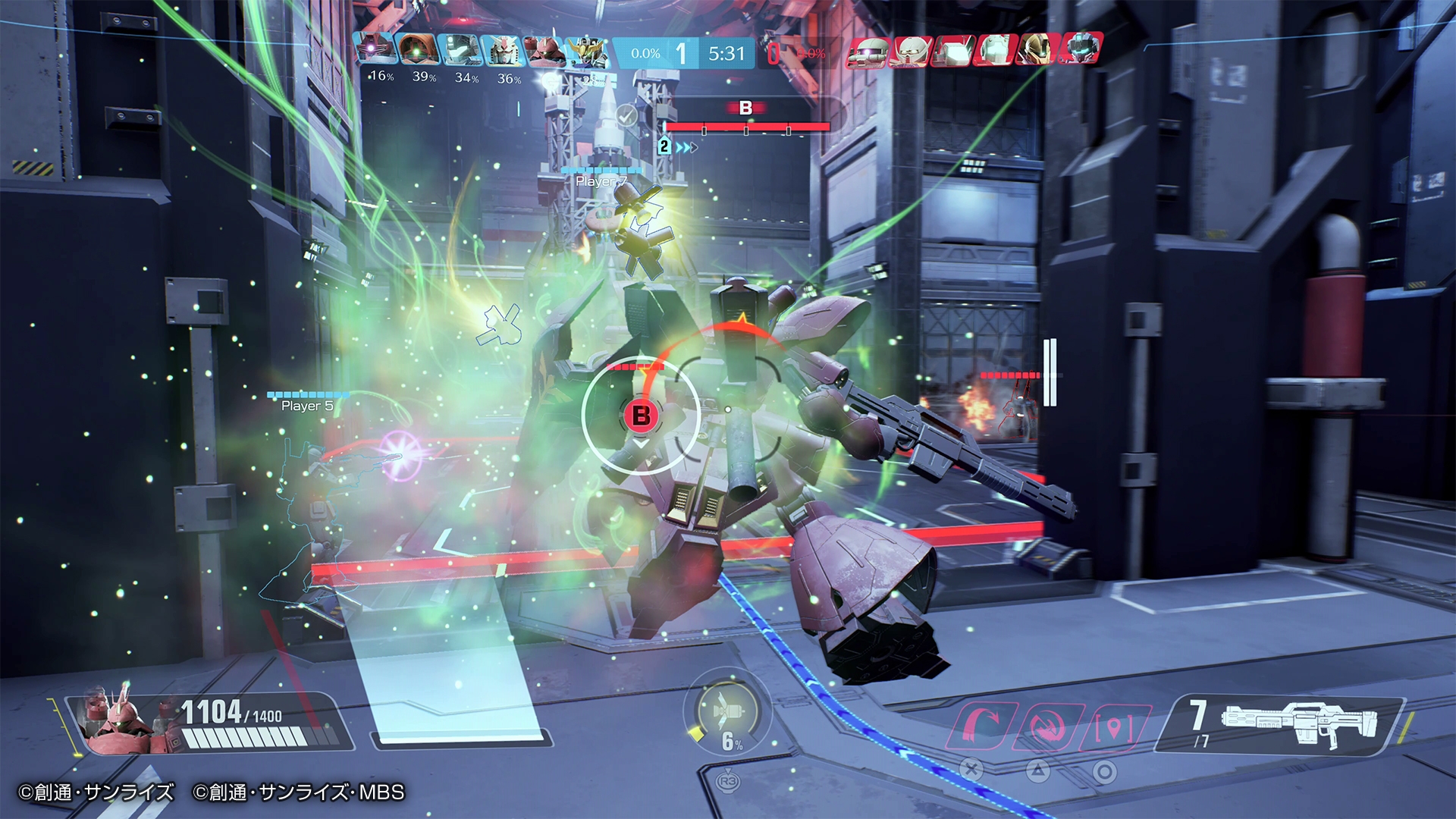Click the teammate portrait showing 39%
The image size is (1456, 819).
[x=418, y=51]
